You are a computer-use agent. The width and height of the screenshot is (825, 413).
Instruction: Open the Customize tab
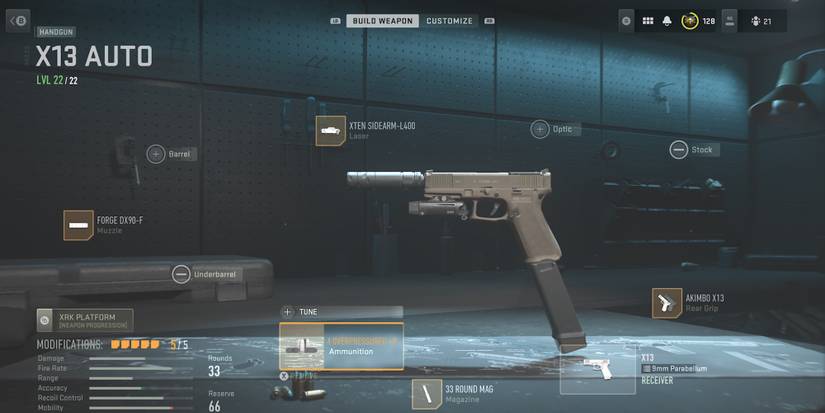[449, 21]
